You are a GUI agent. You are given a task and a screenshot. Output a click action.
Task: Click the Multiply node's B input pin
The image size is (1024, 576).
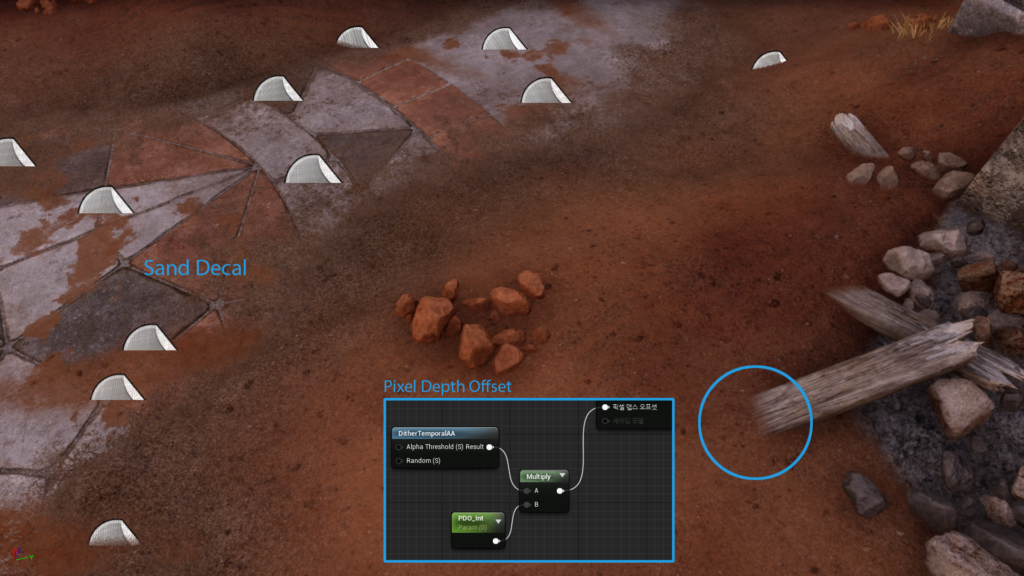[527, 505]
